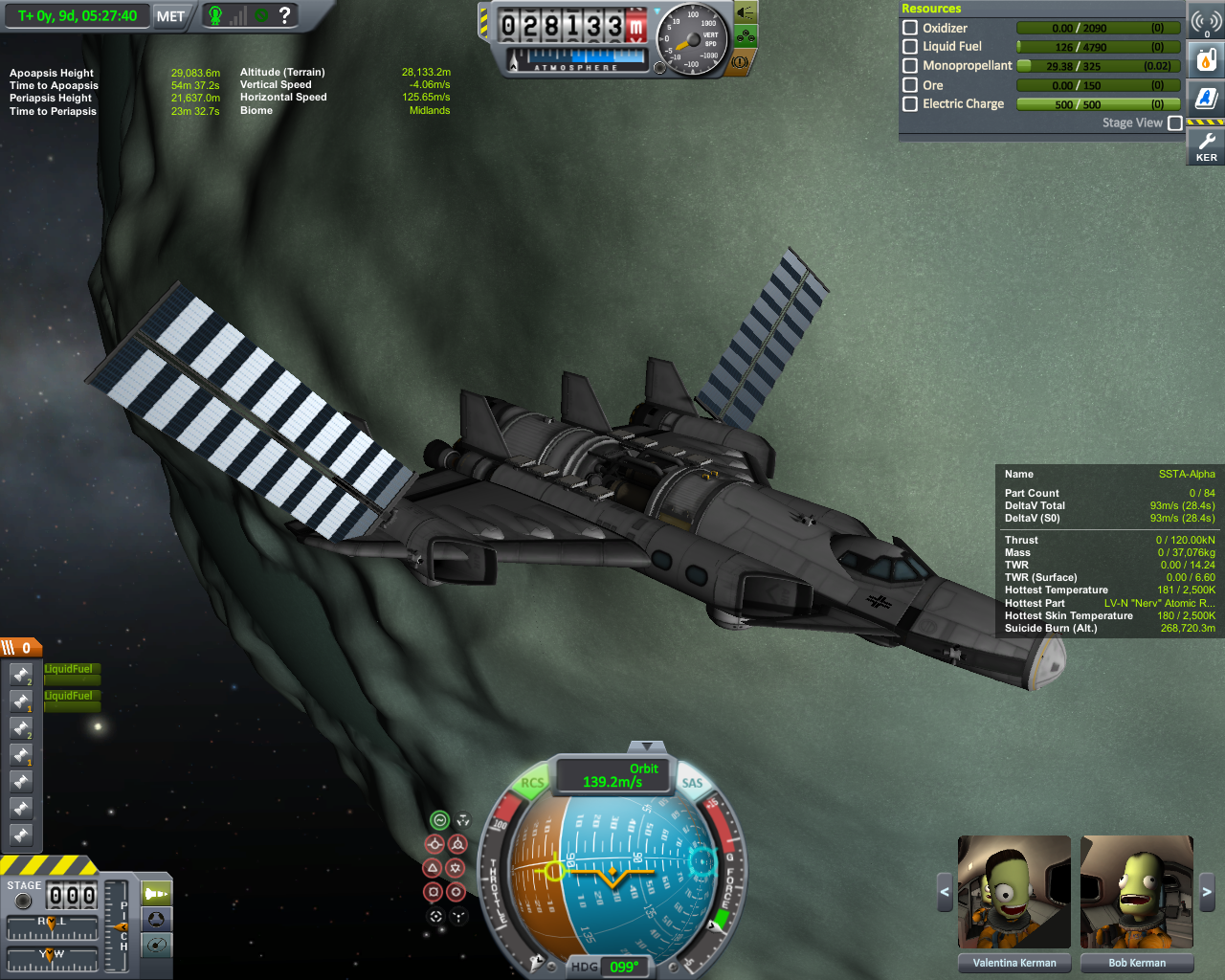Enable the Stage View checkbox
This screenshot has width=1225, height=980.
(x=1175, y=122)
